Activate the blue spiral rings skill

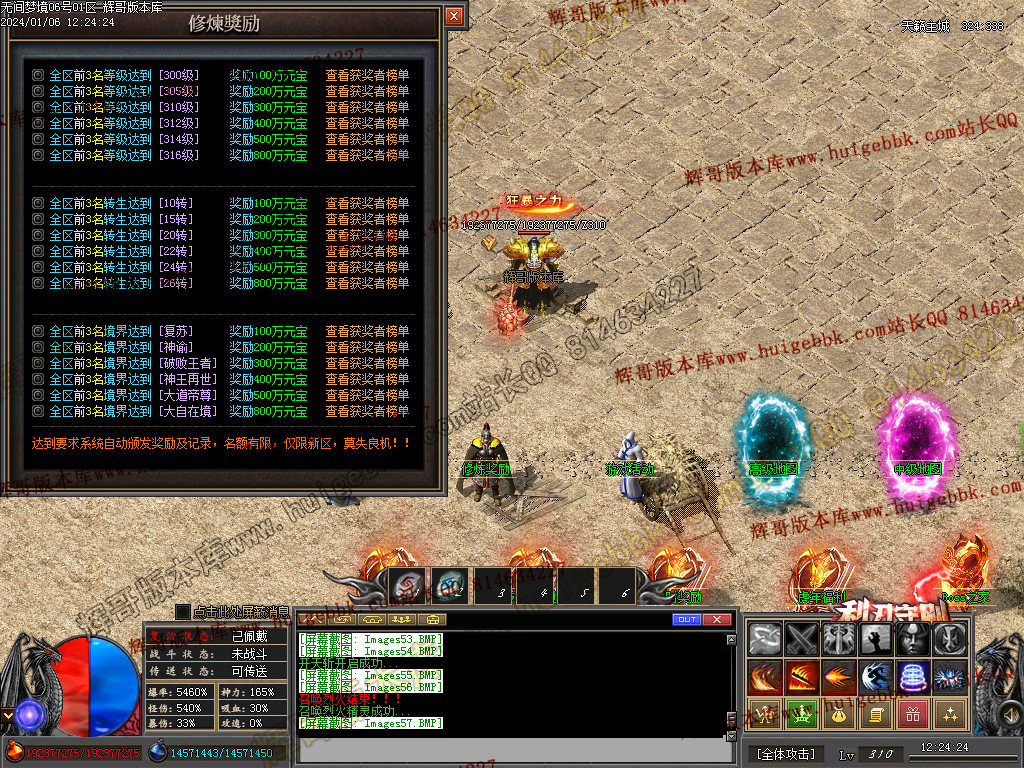point(912,677)
